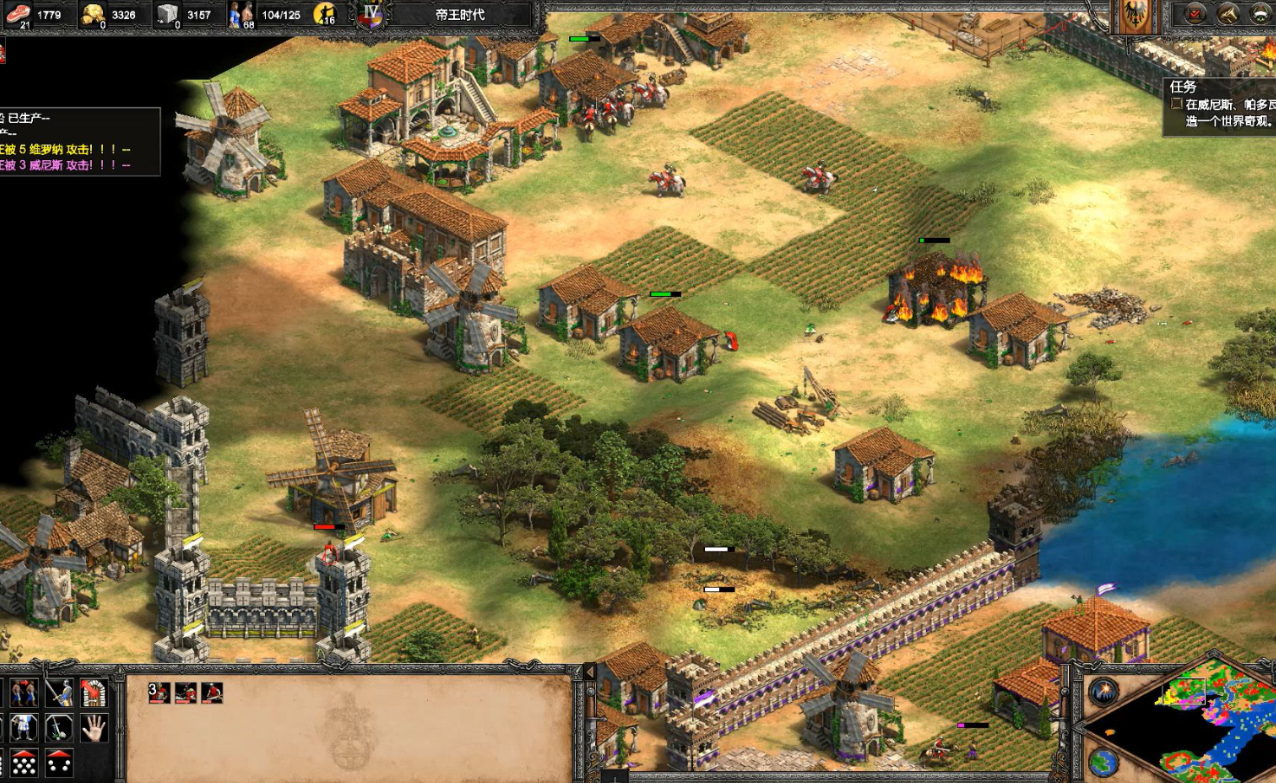Activate the garrison arrow-into-gate command

(x=93, y=692)
